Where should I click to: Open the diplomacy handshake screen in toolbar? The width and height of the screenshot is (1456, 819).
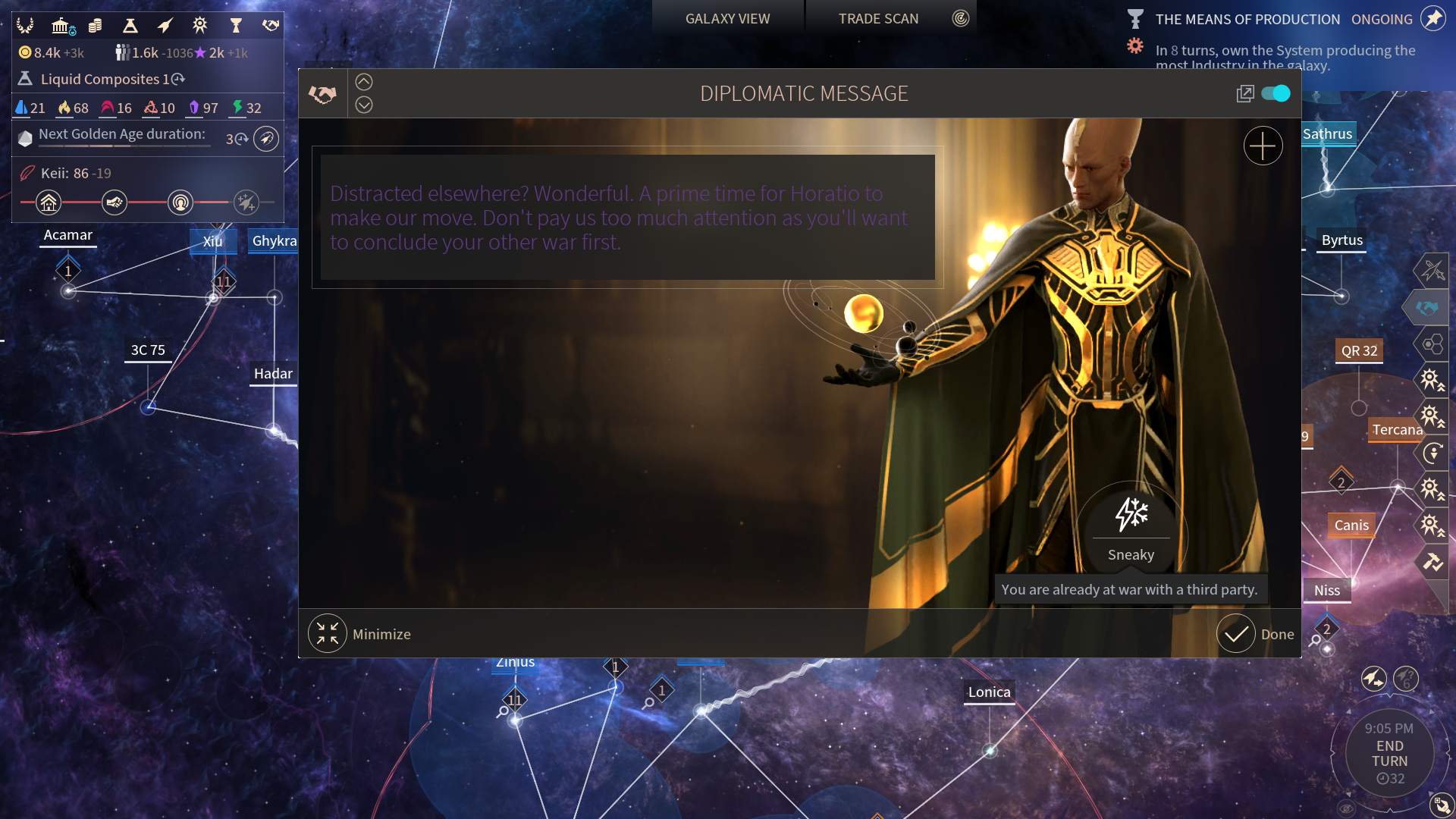[x=271, y=26]
